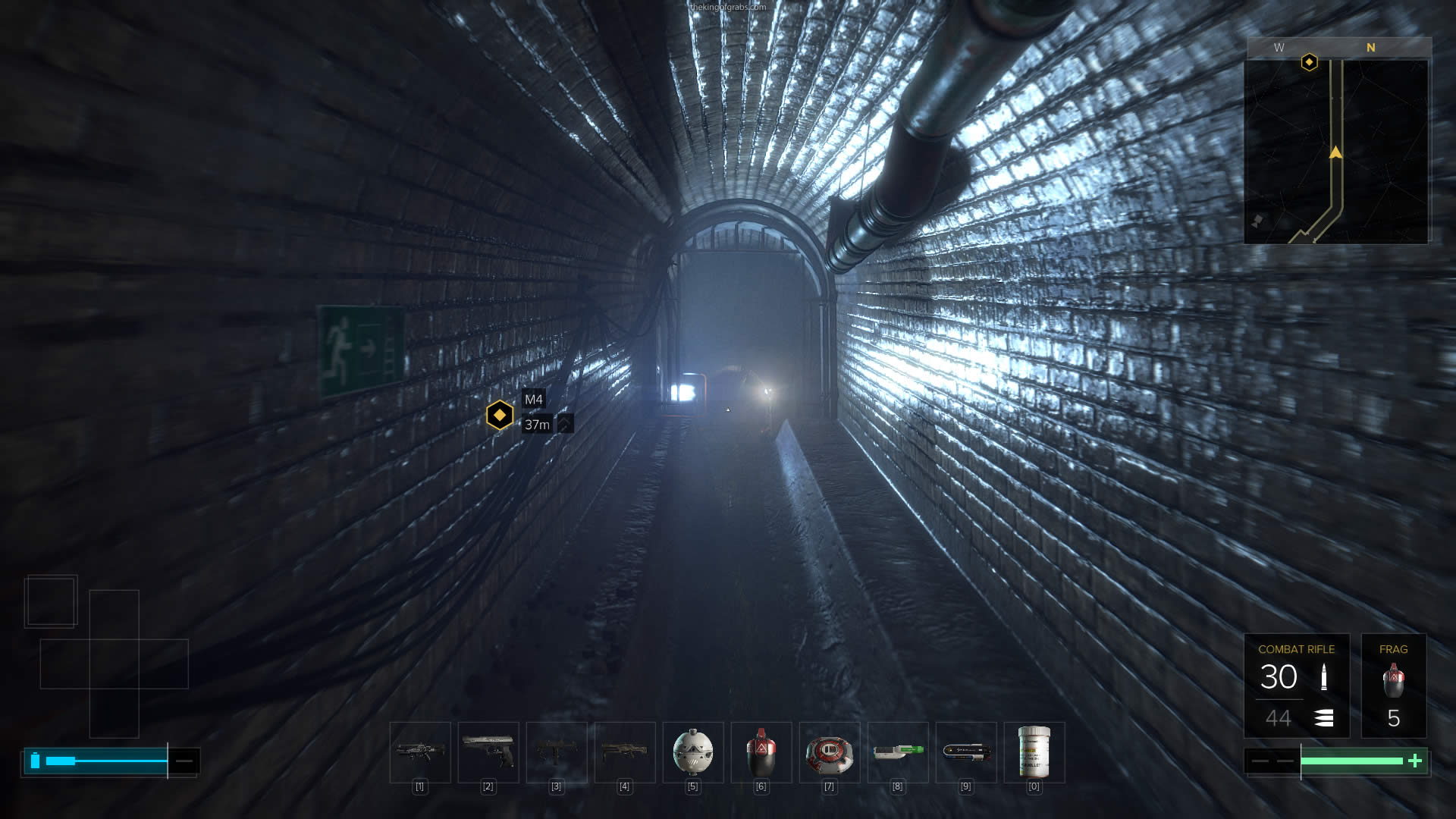Select the combat rifle in hotbar slot 1
The image size is (1456, 819).
pos(420,752)
